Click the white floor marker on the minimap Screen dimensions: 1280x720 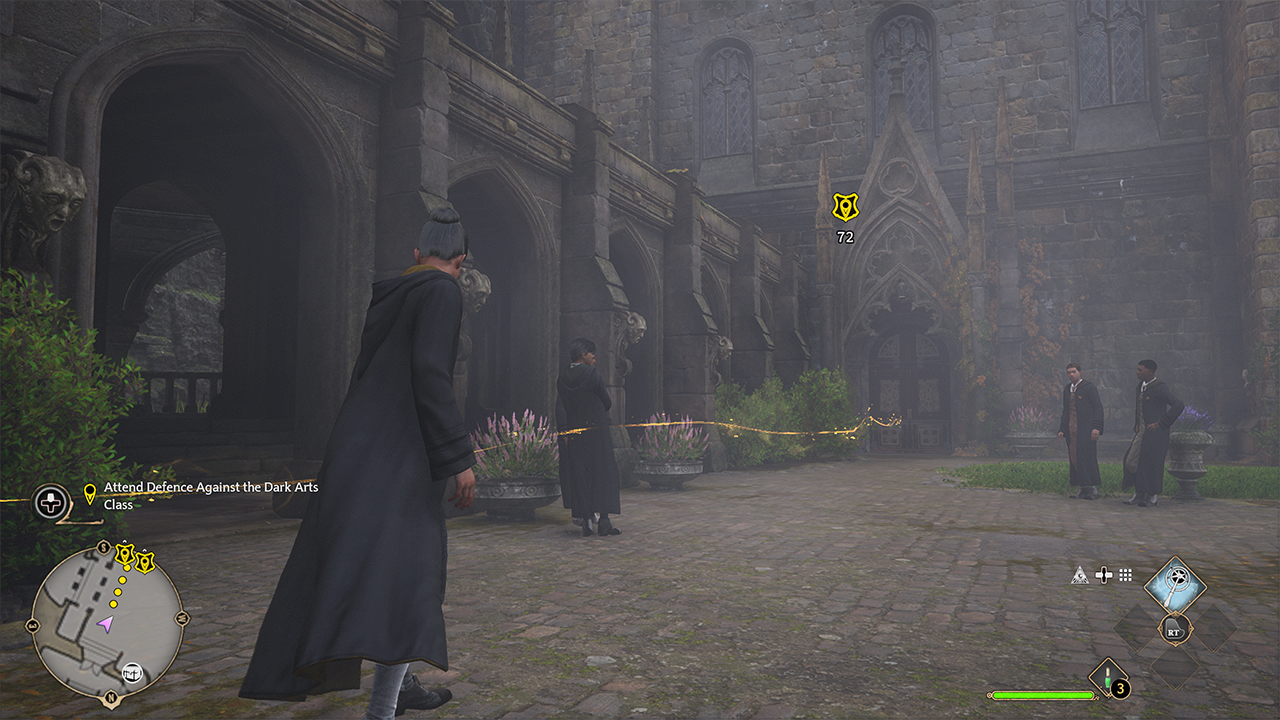point(132,672)
